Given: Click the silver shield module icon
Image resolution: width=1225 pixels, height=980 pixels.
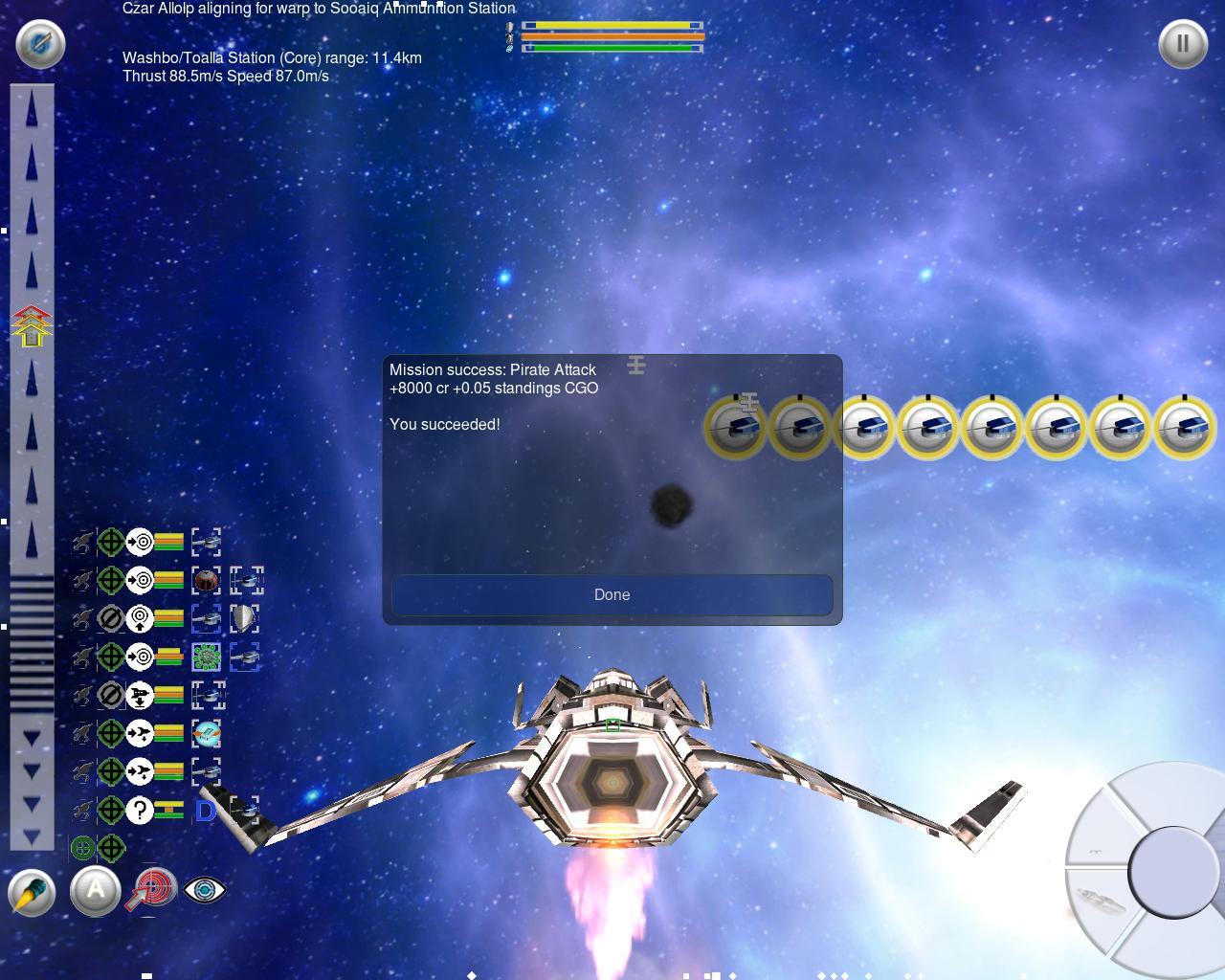Looking at the screenshot, I should click(x=245, y=618).
